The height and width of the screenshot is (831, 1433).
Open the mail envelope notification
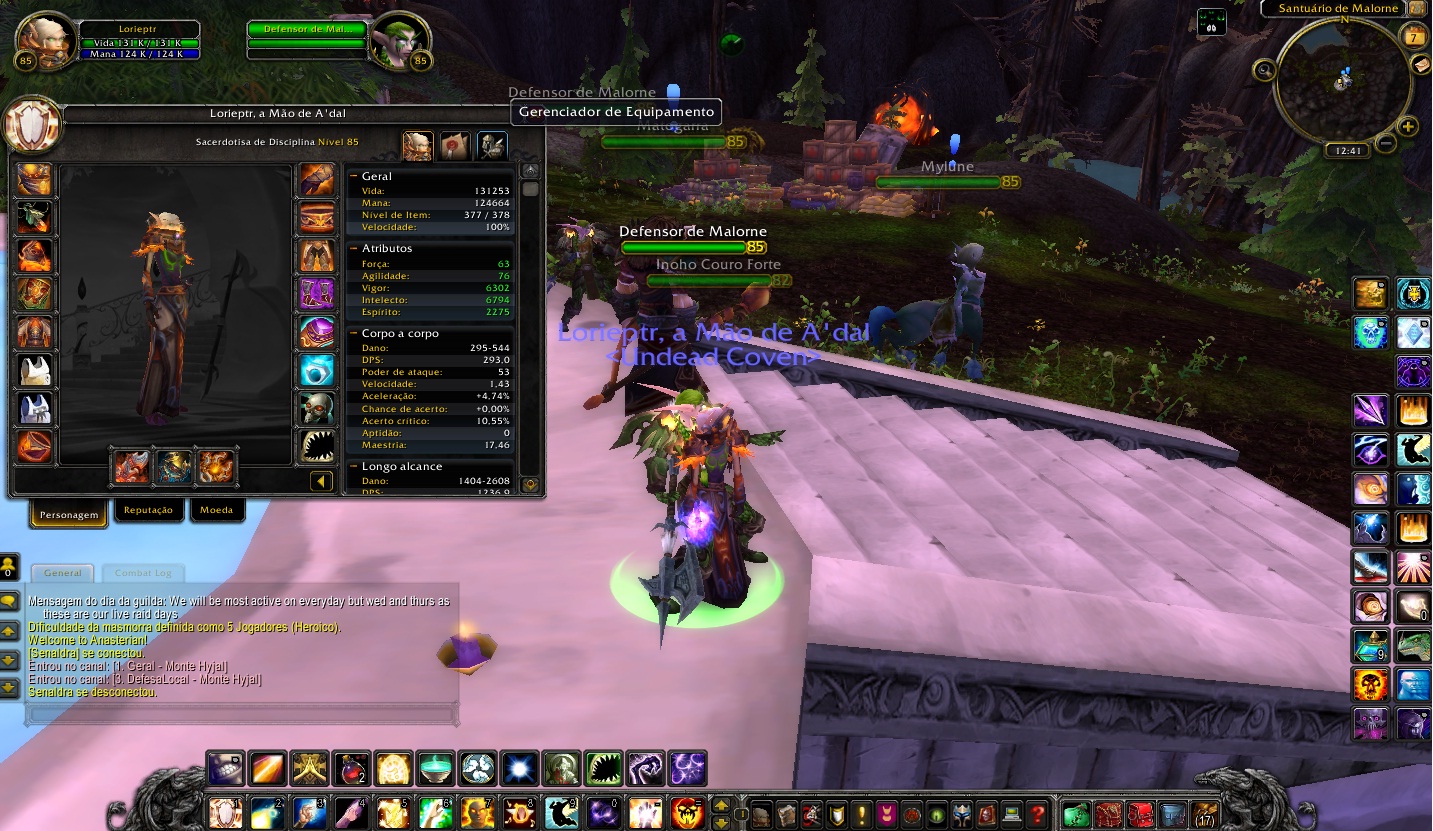coord(1421,63)
